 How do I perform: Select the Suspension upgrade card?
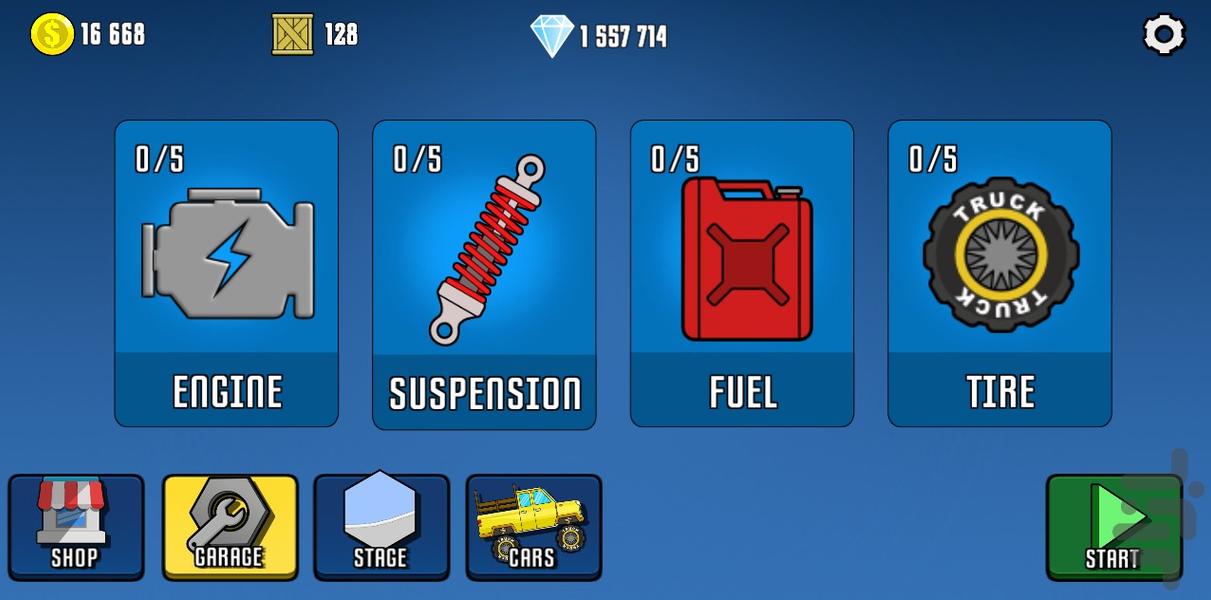pyautogui.click(x=485, y=274)
